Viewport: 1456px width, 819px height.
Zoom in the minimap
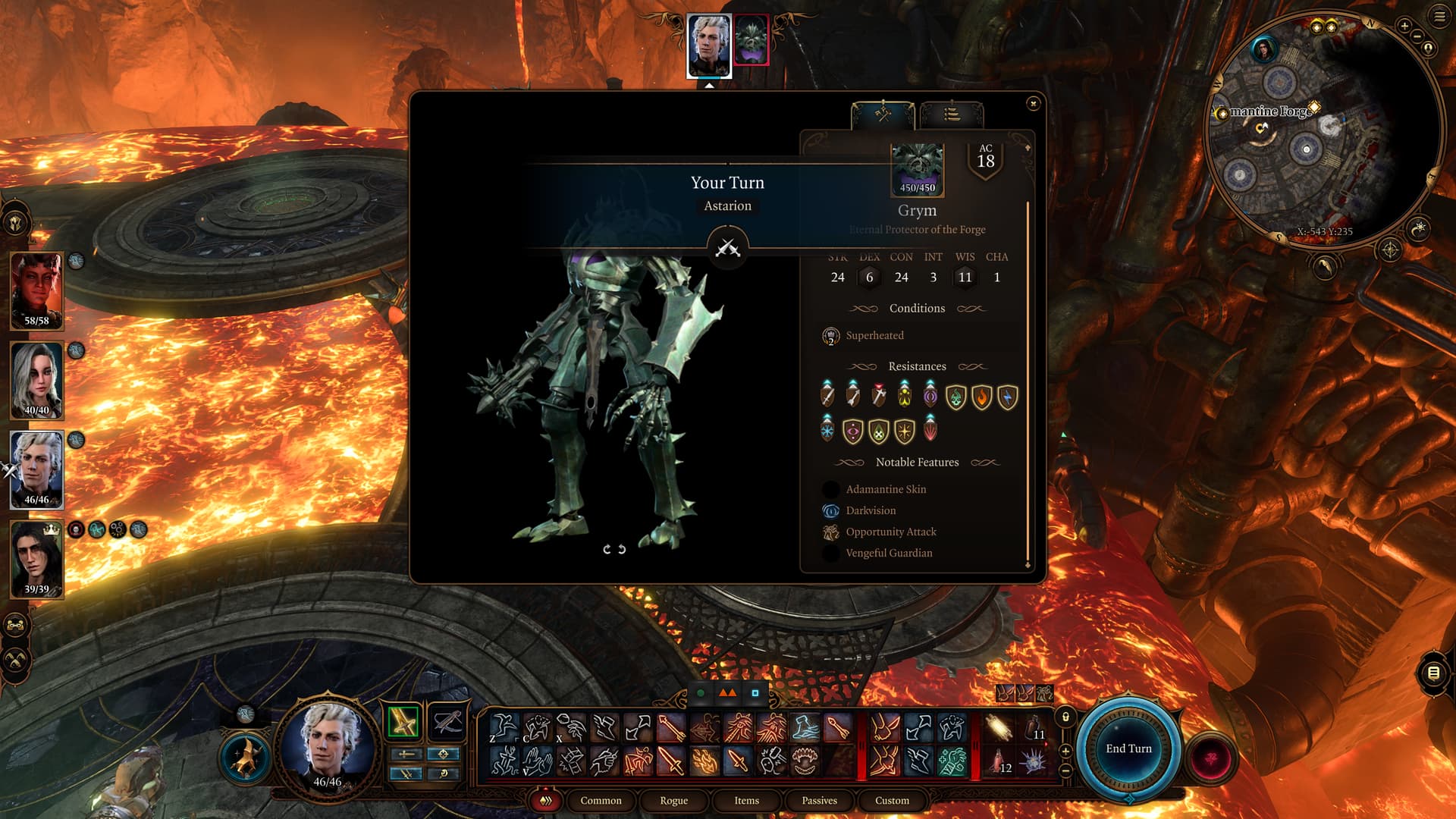point(1404,26)
